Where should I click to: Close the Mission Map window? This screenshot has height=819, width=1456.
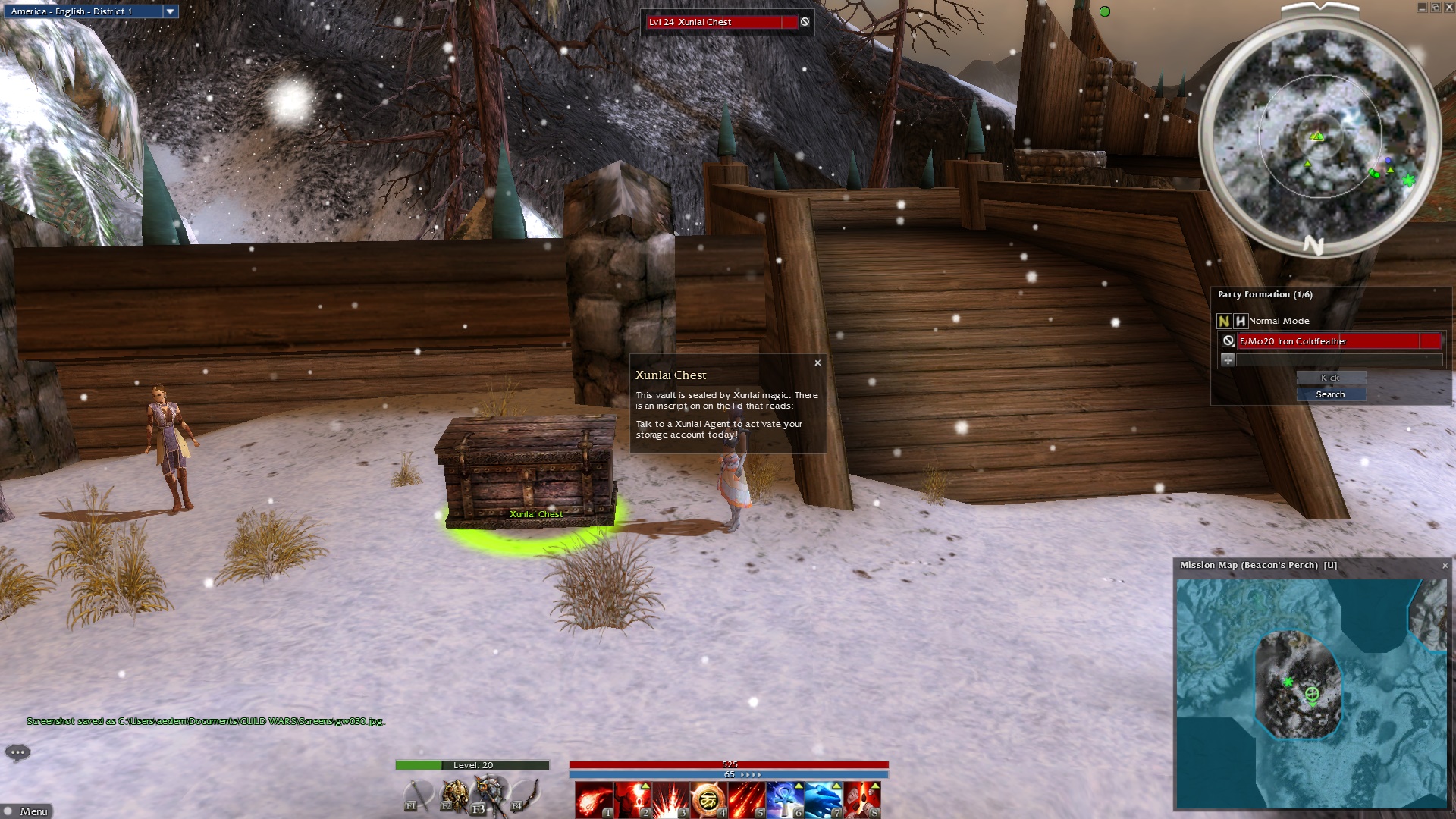click(x=1445, y=566)
